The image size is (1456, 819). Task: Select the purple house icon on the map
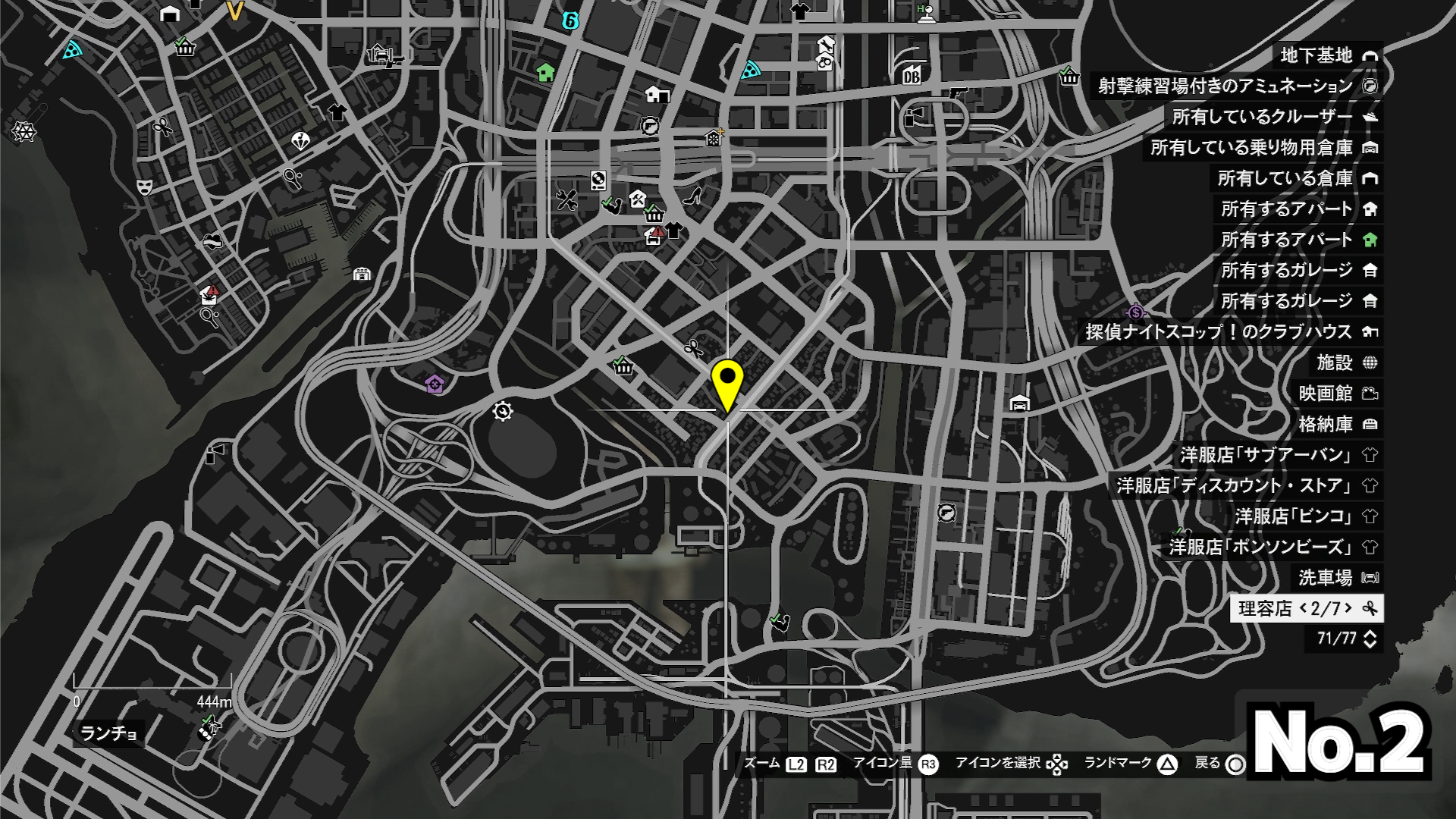[x=435, y=384]
